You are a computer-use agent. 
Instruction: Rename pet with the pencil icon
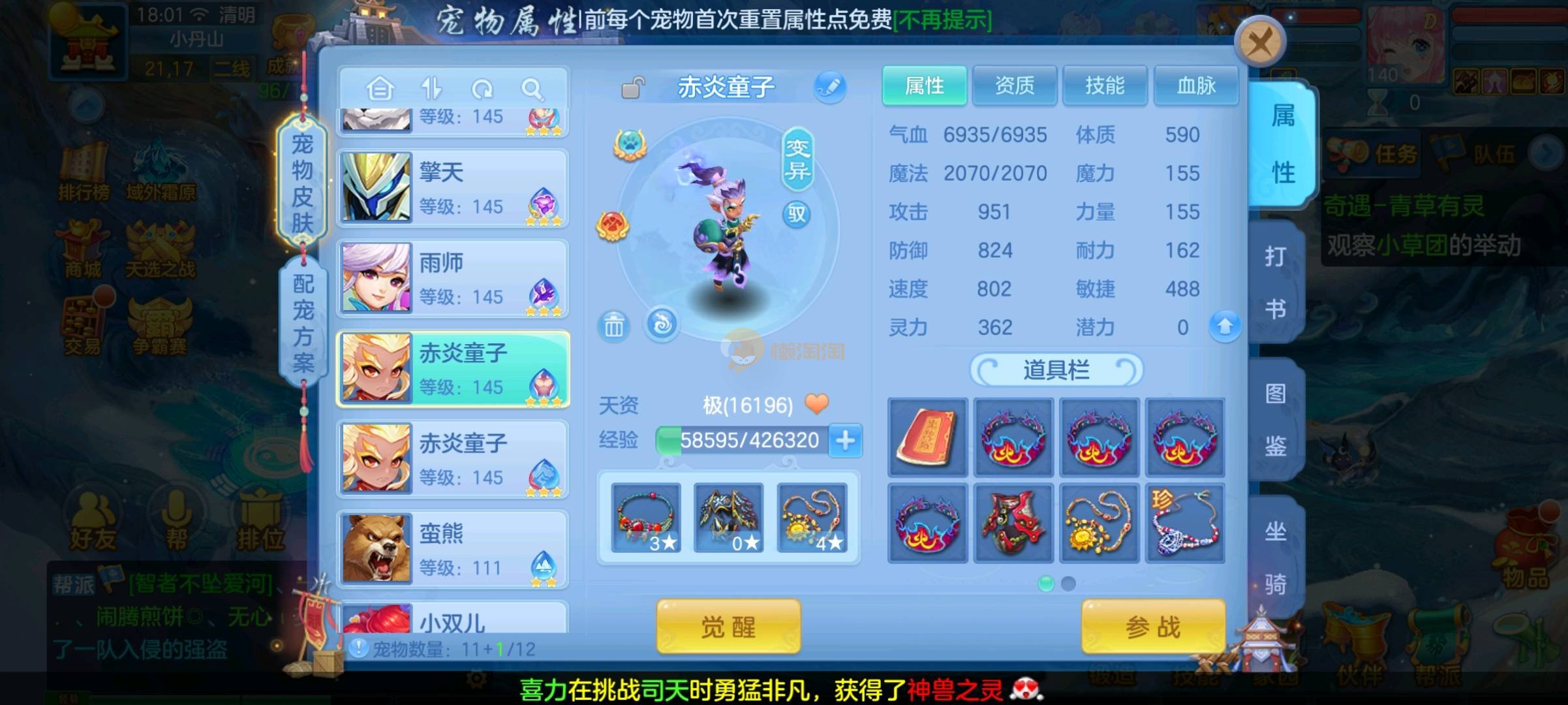[830, 87]
